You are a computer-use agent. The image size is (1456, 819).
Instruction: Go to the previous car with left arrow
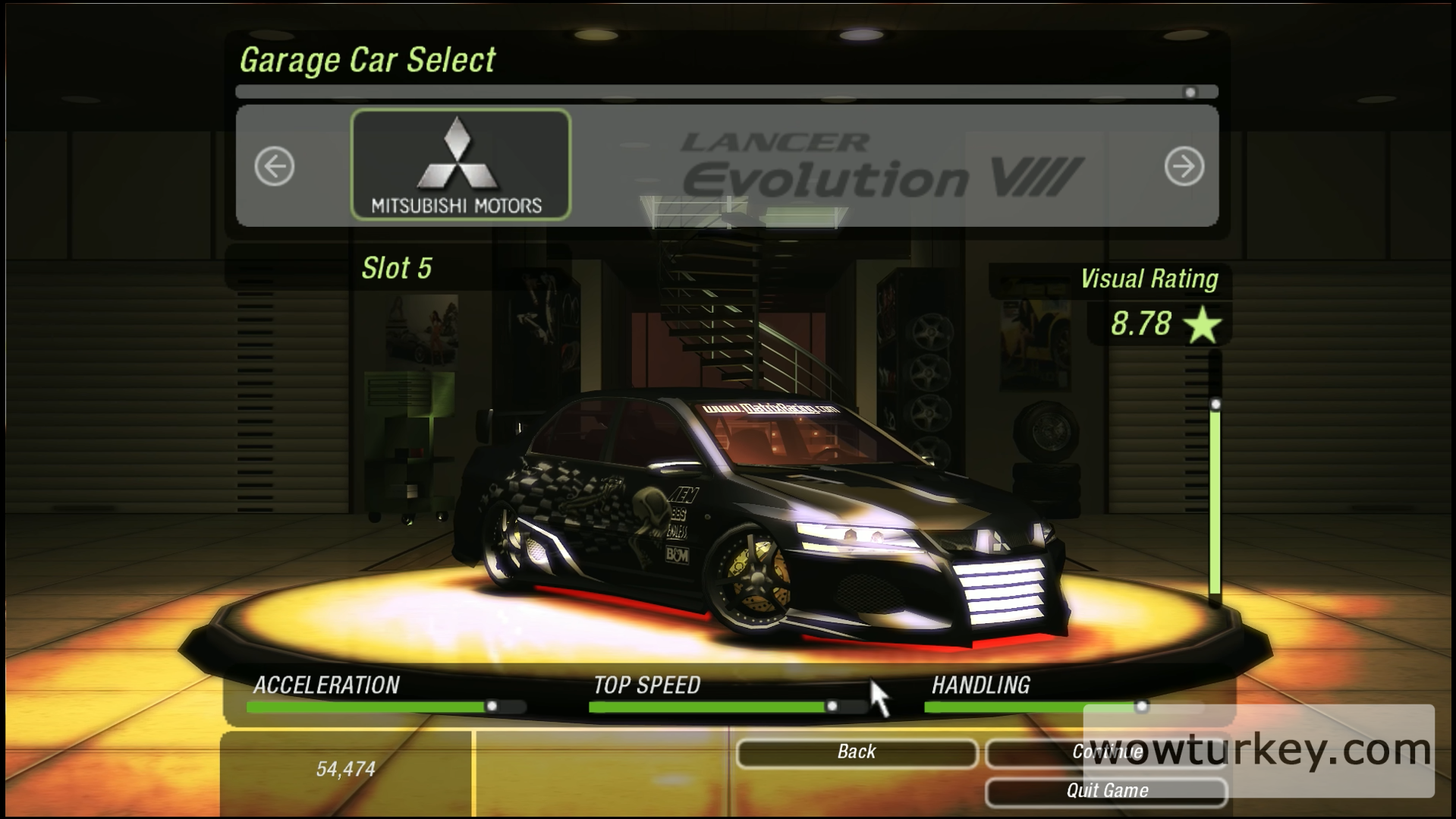point(274,166)
